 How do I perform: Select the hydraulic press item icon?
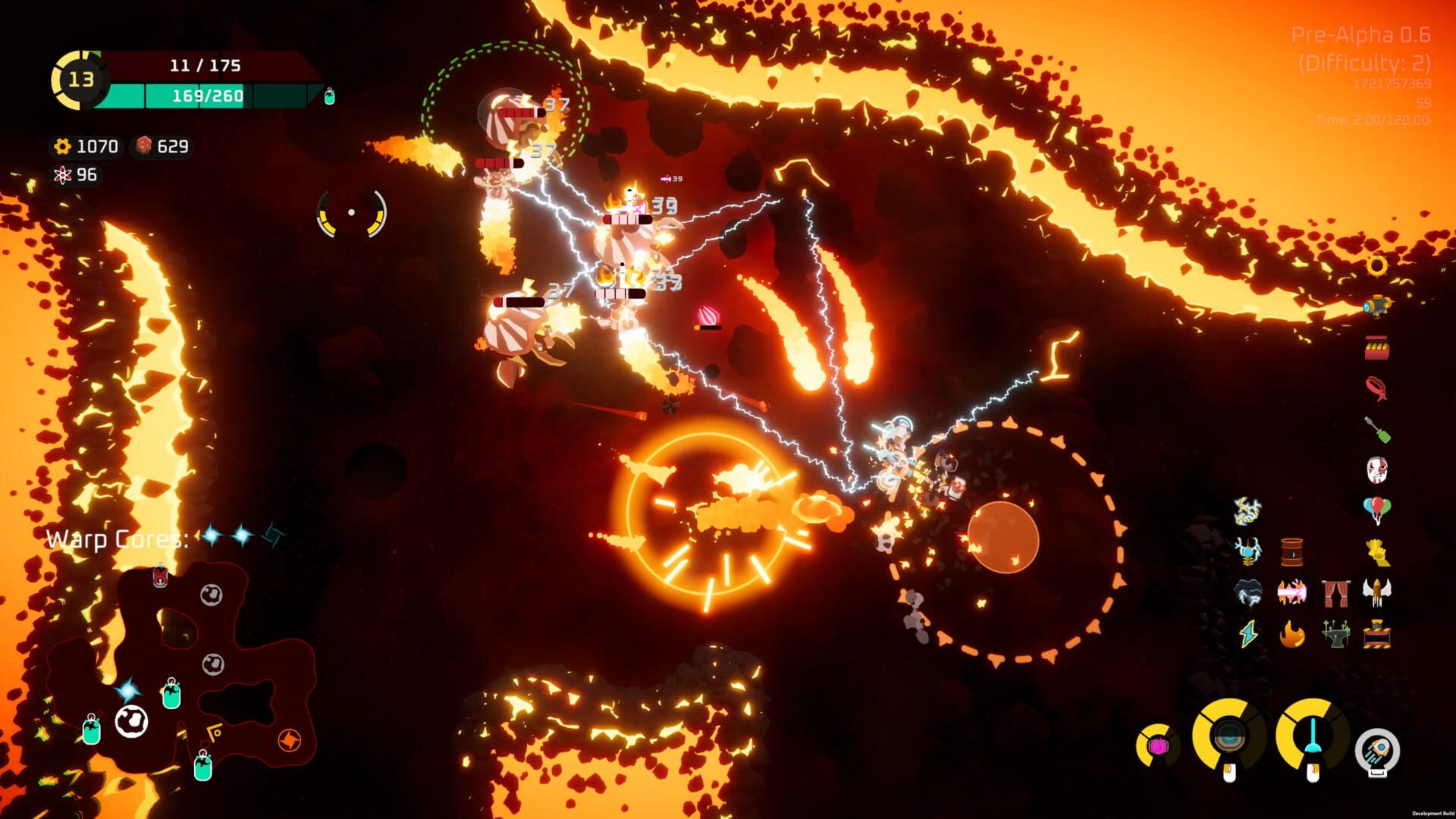[x=1377, y=635]
